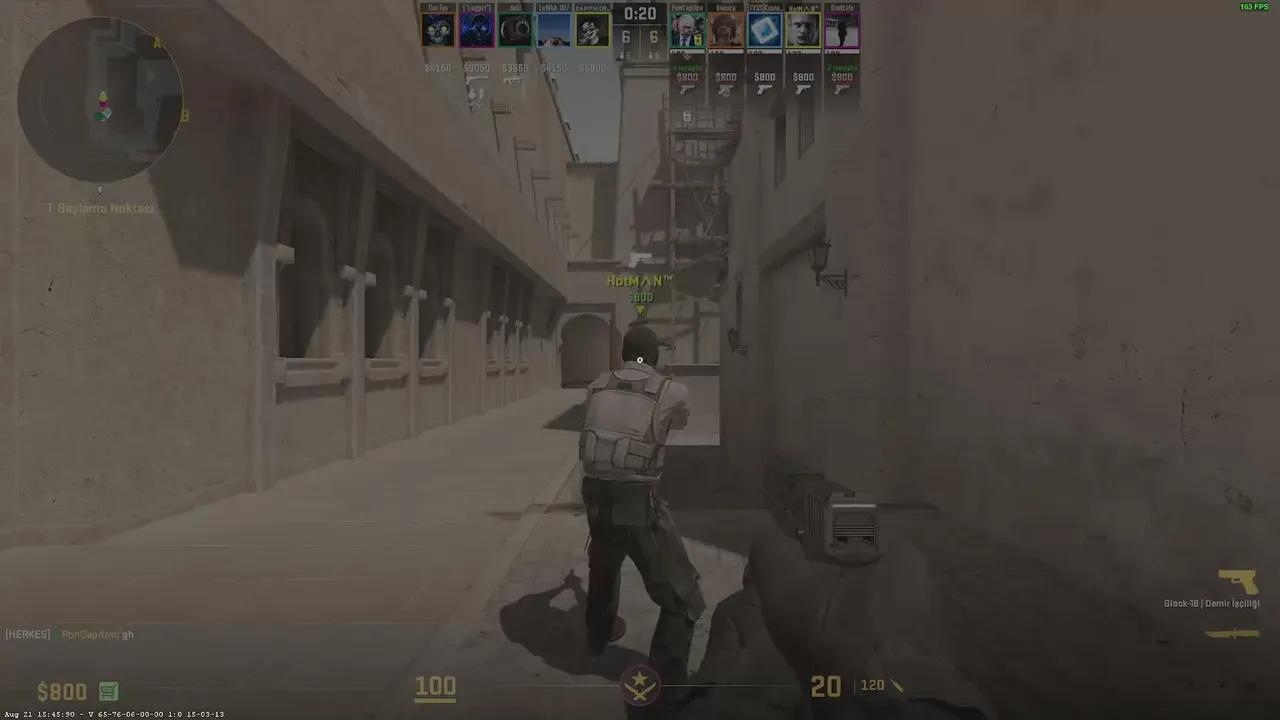
Task: Click the chat message from PanCapiton saying gh
Action: (x=97, y=634)
